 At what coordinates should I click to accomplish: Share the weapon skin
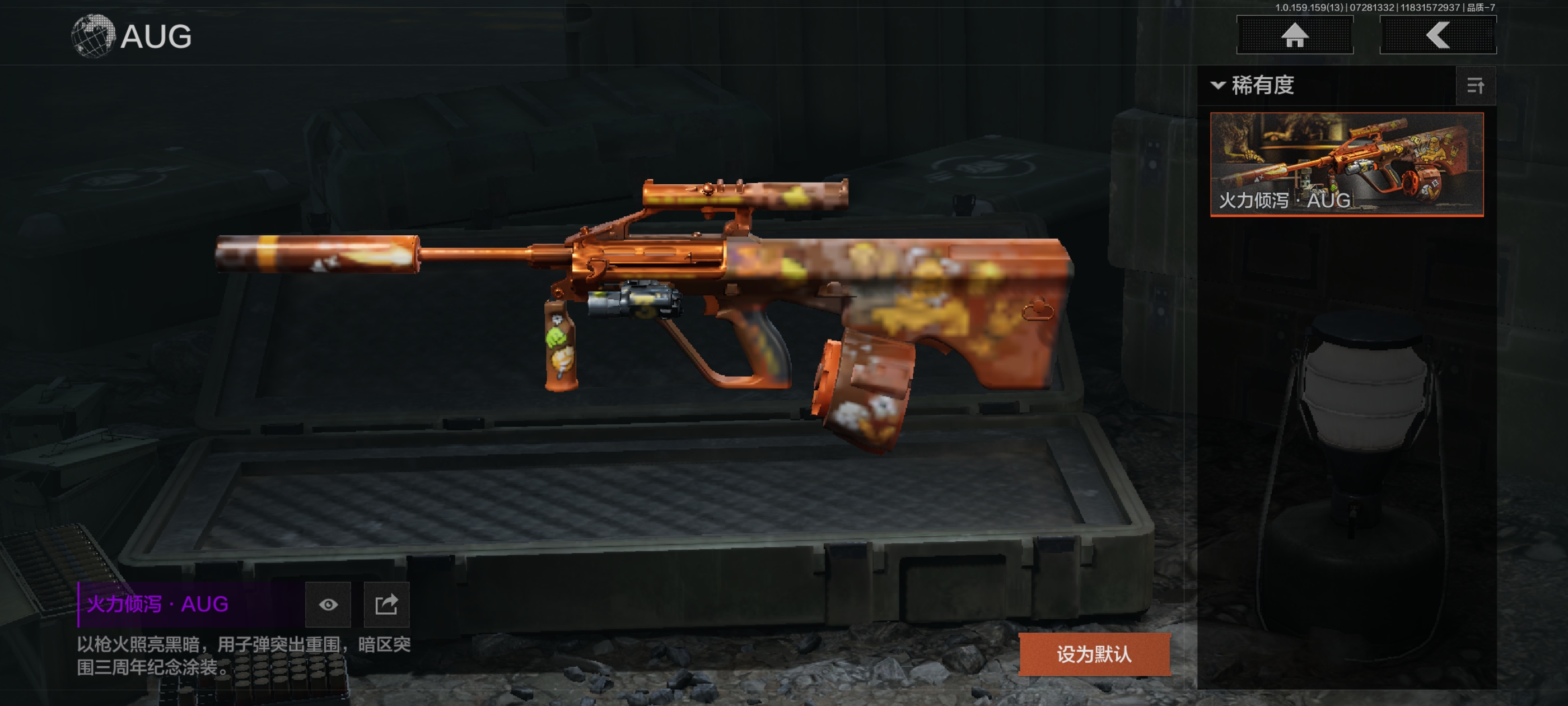coord(386,604)
